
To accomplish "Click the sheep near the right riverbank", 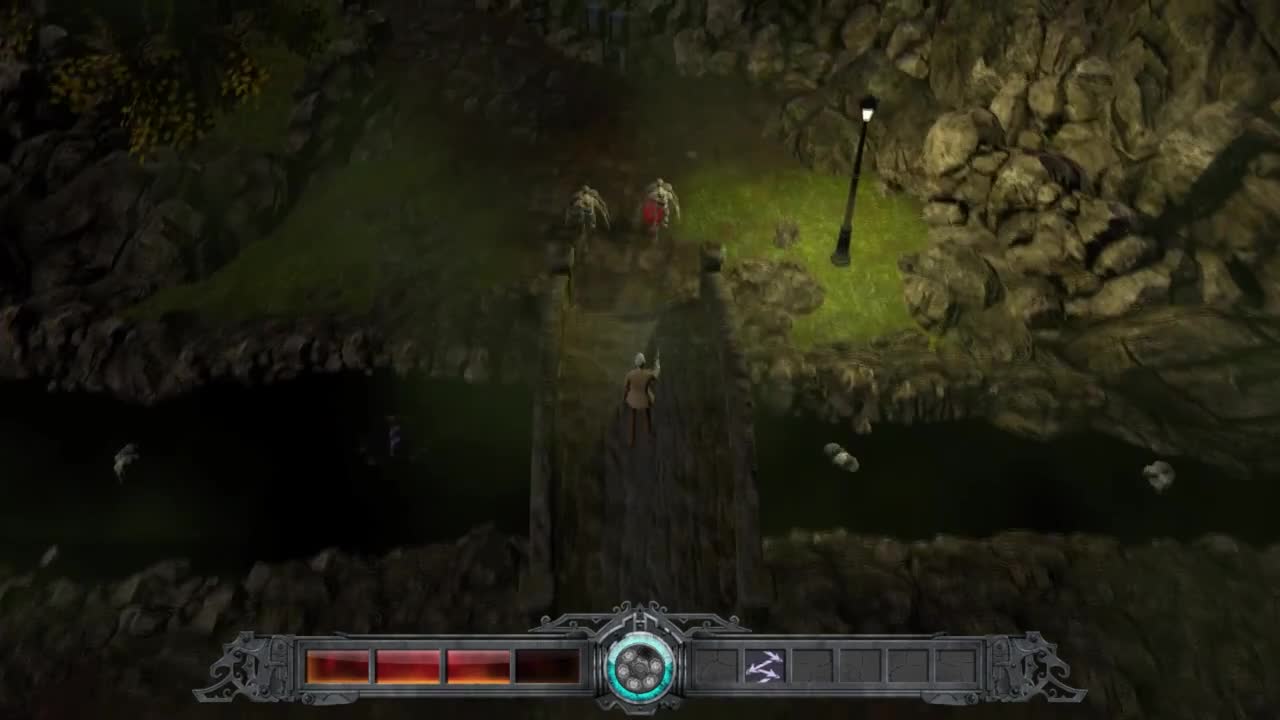I will (840, 460).
